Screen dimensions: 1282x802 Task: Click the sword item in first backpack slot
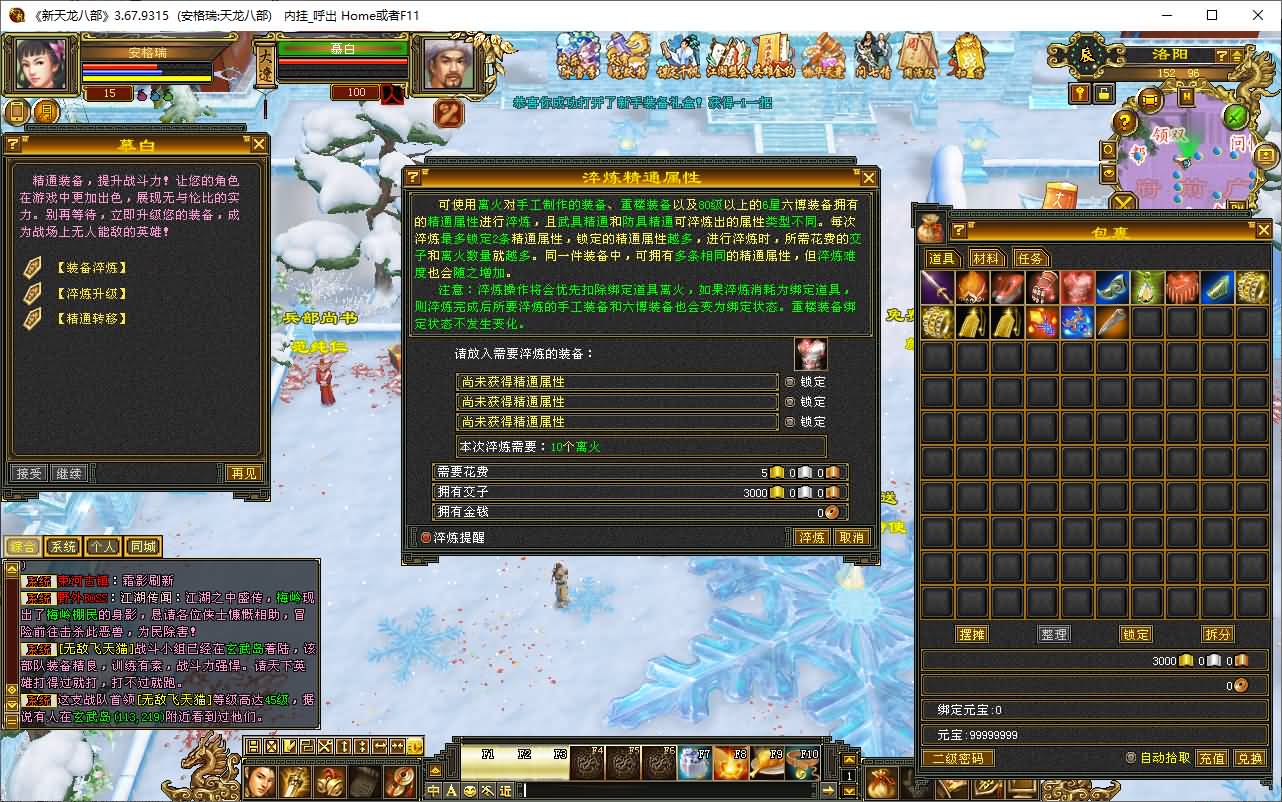coord(937,288)
